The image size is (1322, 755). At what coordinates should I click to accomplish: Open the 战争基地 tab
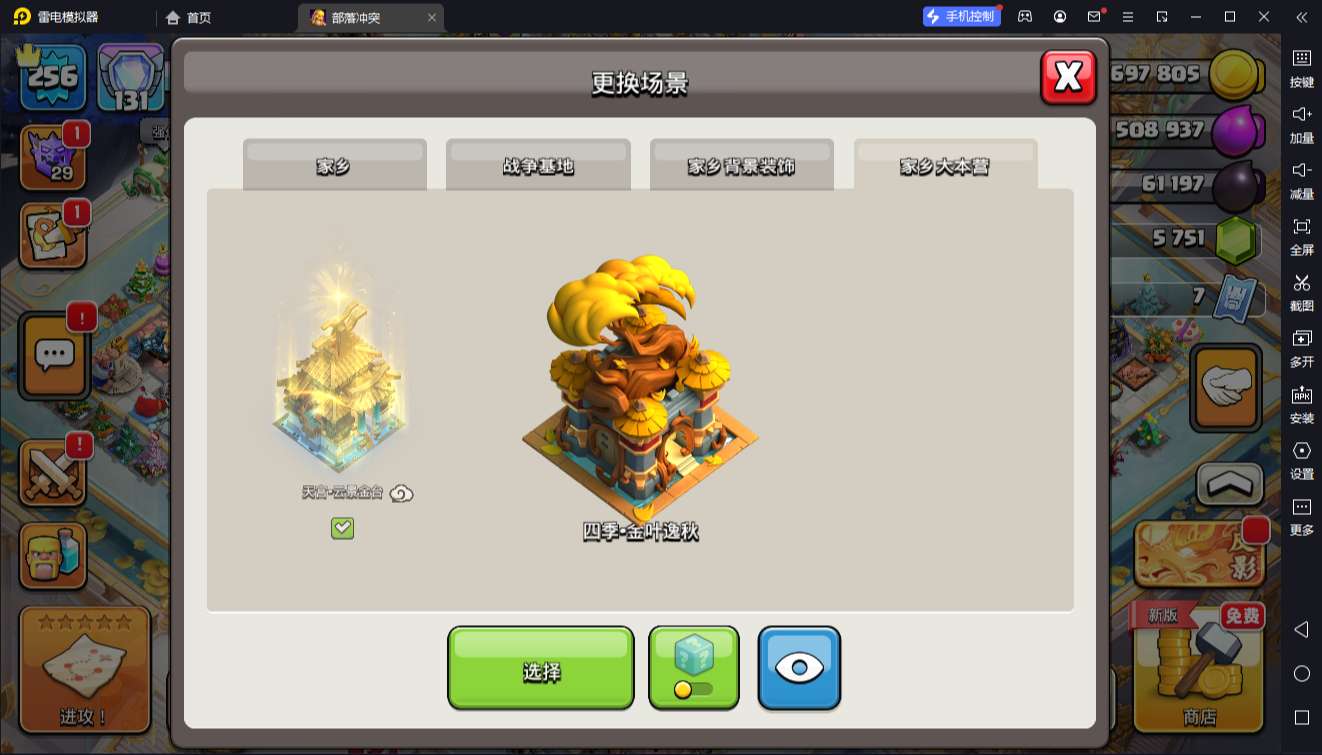point(538,165)
